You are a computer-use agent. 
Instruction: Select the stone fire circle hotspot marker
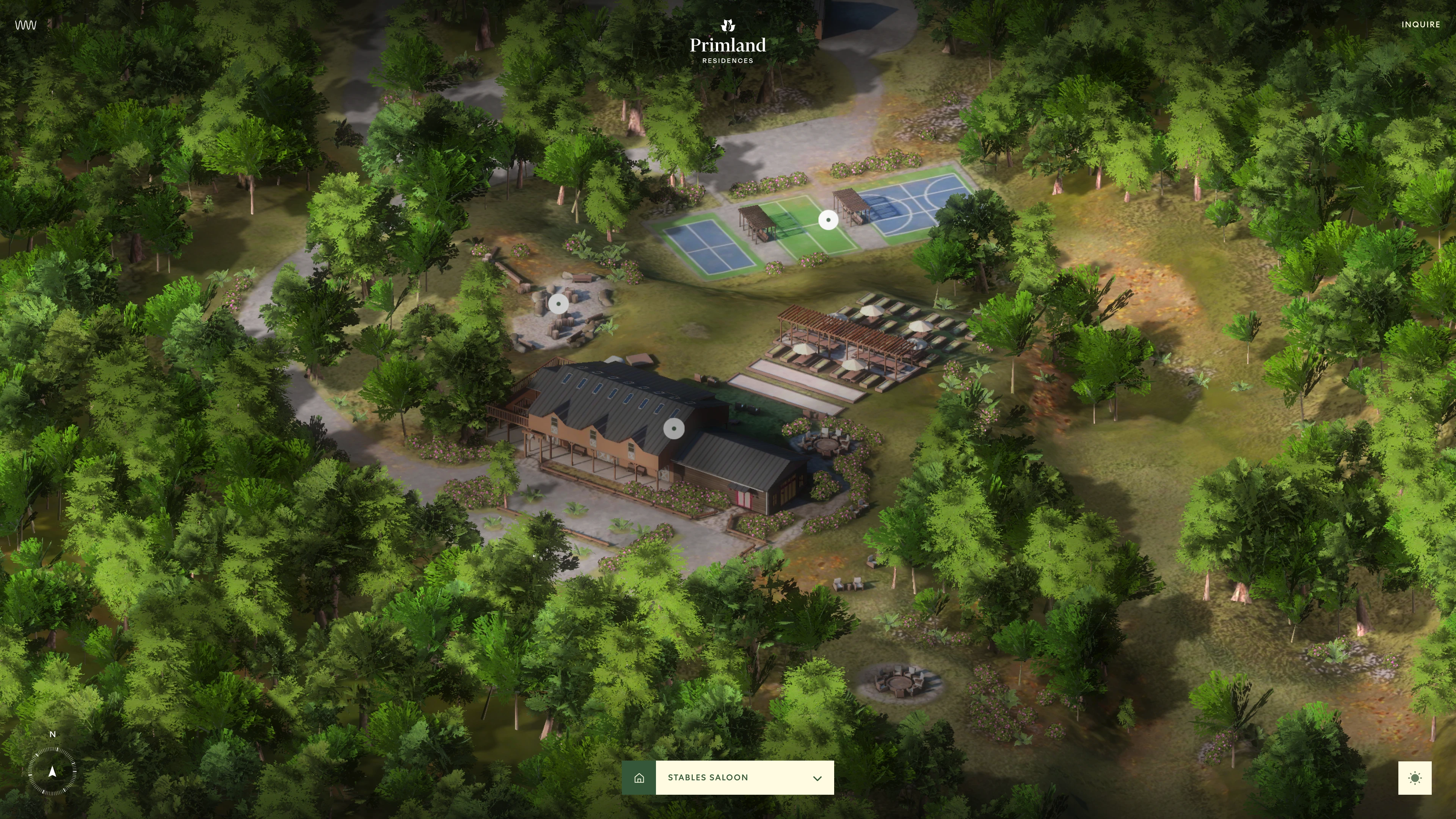pos(559,303)
